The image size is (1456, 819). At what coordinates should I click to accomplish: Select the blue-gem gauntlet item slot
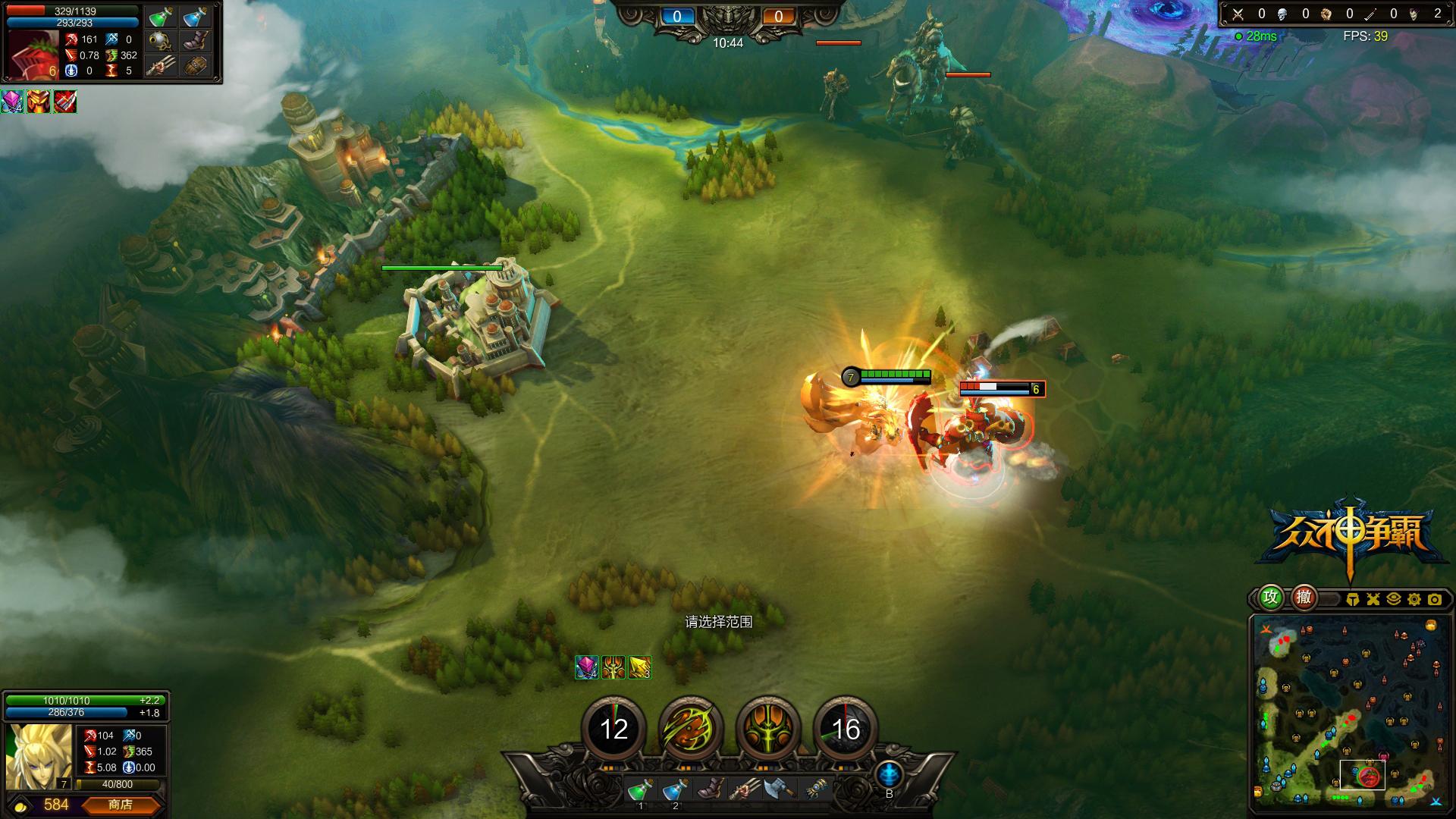815,790
